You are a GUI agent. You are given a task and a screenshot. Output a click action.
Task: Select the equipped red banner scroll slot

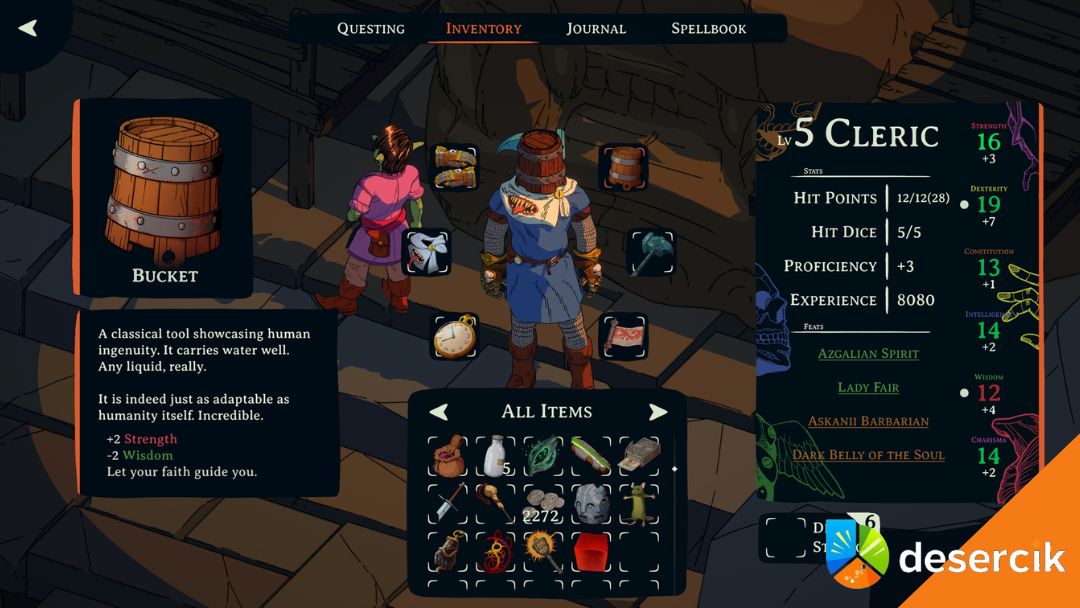click(623, 336)
